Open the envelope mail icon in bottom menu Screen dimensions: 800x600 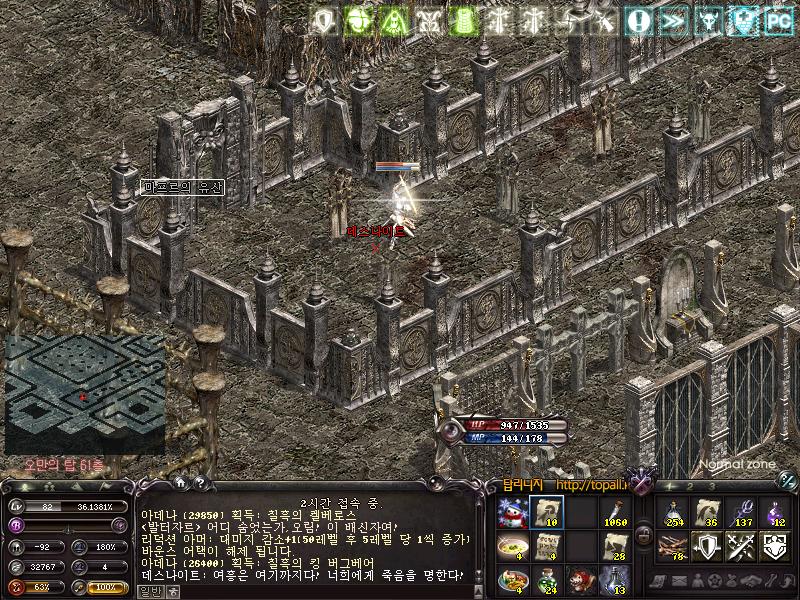pos(679,581)
